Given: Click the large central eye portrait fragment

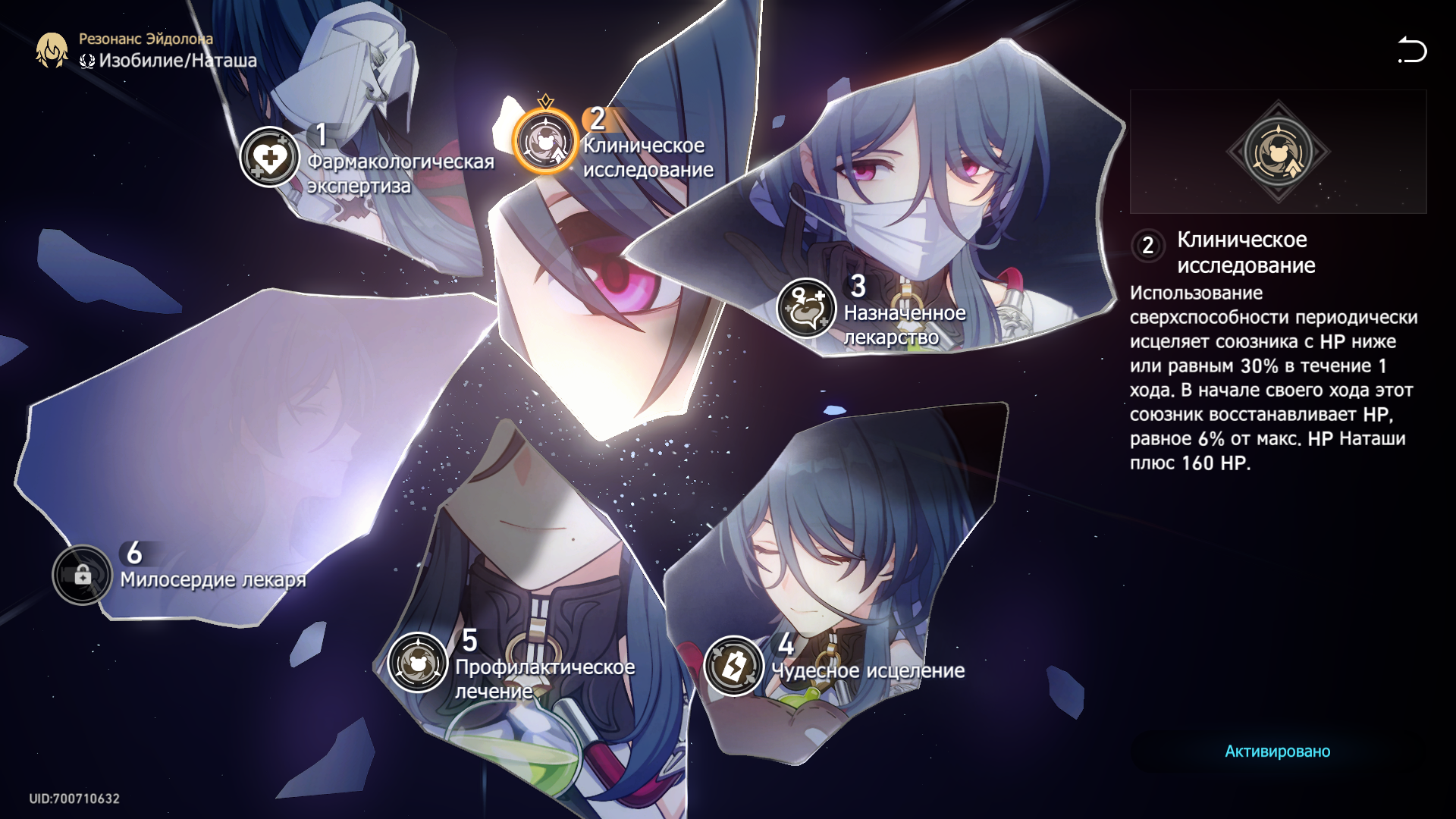Looking at the screenshot, I should click(x=607, y=303).
